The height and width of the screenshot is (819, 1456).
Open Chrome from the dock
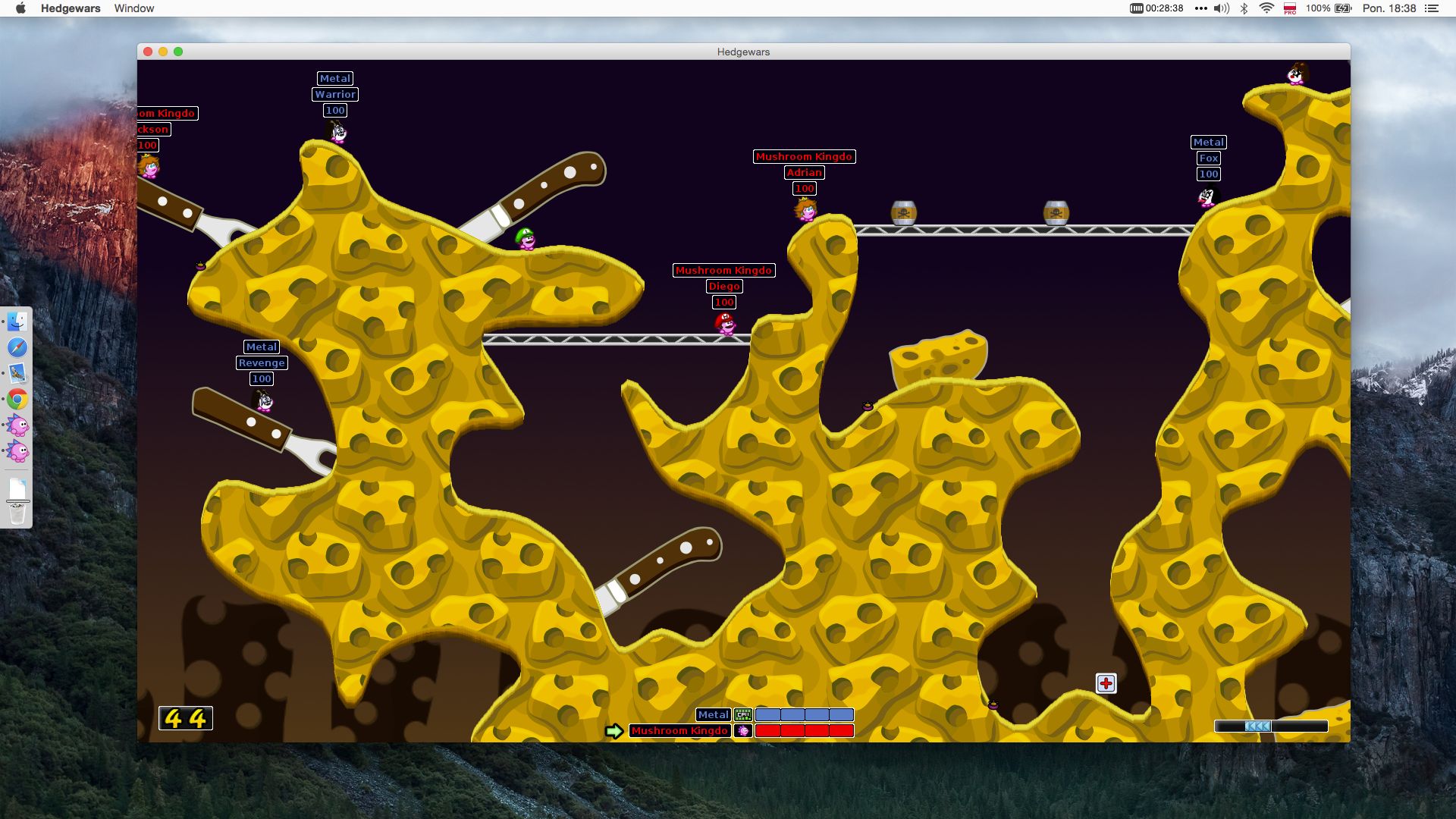[17, 399]
